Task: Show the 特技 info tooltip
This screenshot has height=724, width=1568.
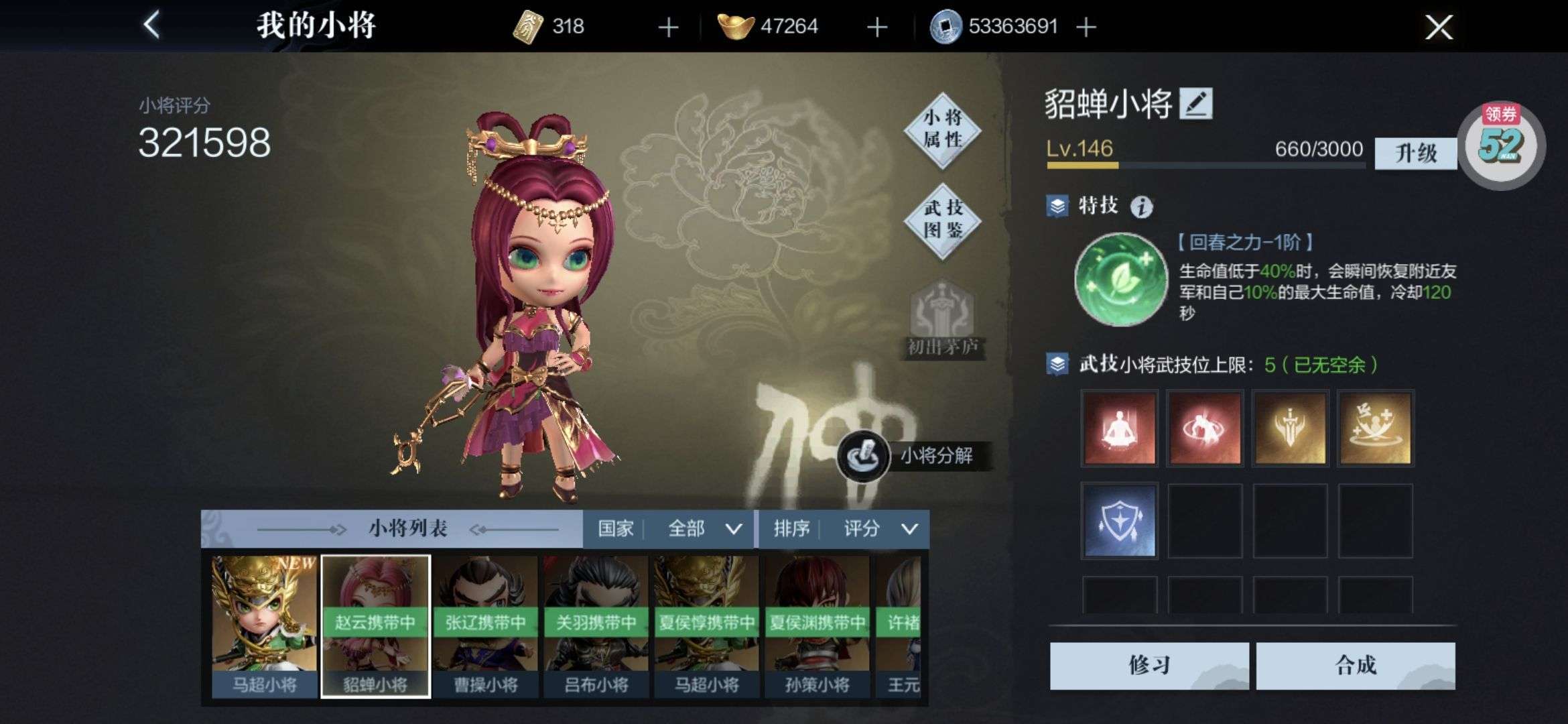Action: pos(1142,207)
